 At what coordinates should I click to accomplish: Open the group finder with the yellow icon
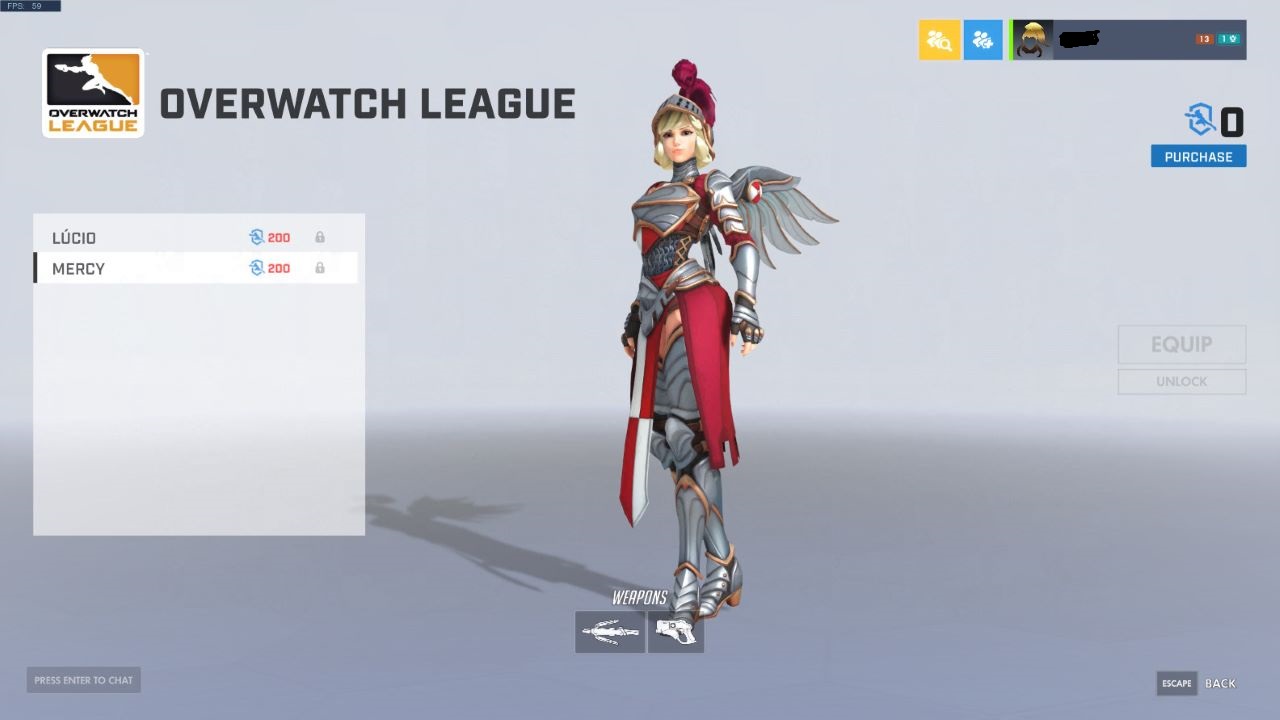tap(939, 40)
